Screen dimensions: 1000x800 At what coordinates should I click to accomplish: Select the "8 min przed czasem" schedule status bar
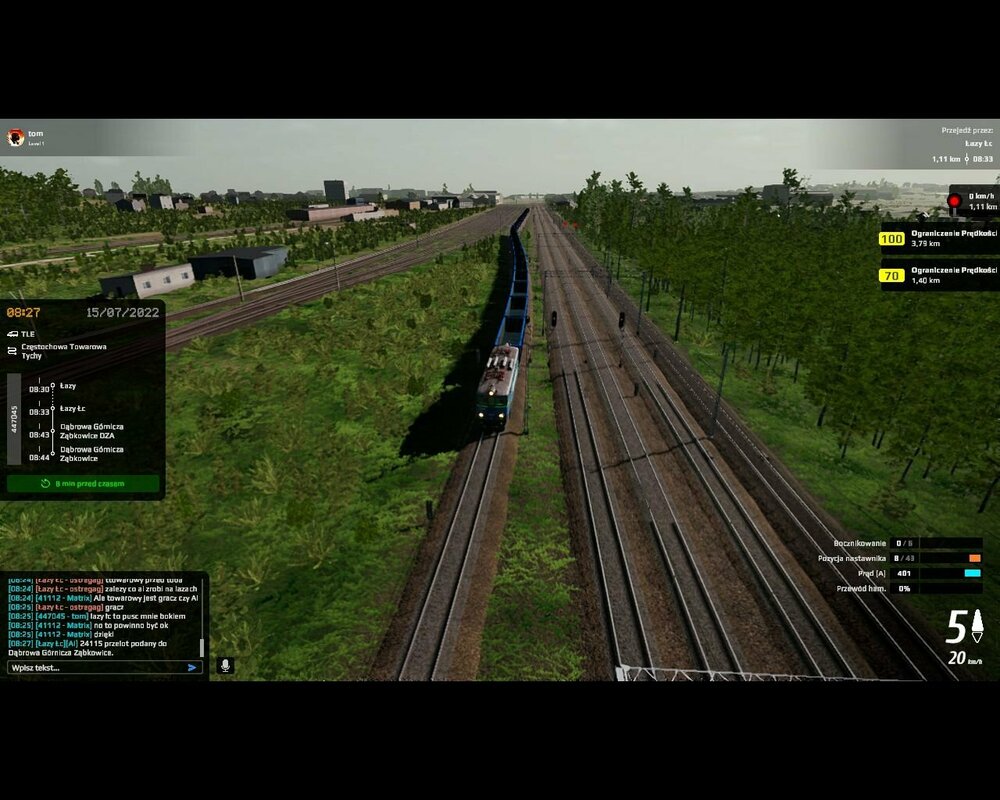tap(83, 484)
